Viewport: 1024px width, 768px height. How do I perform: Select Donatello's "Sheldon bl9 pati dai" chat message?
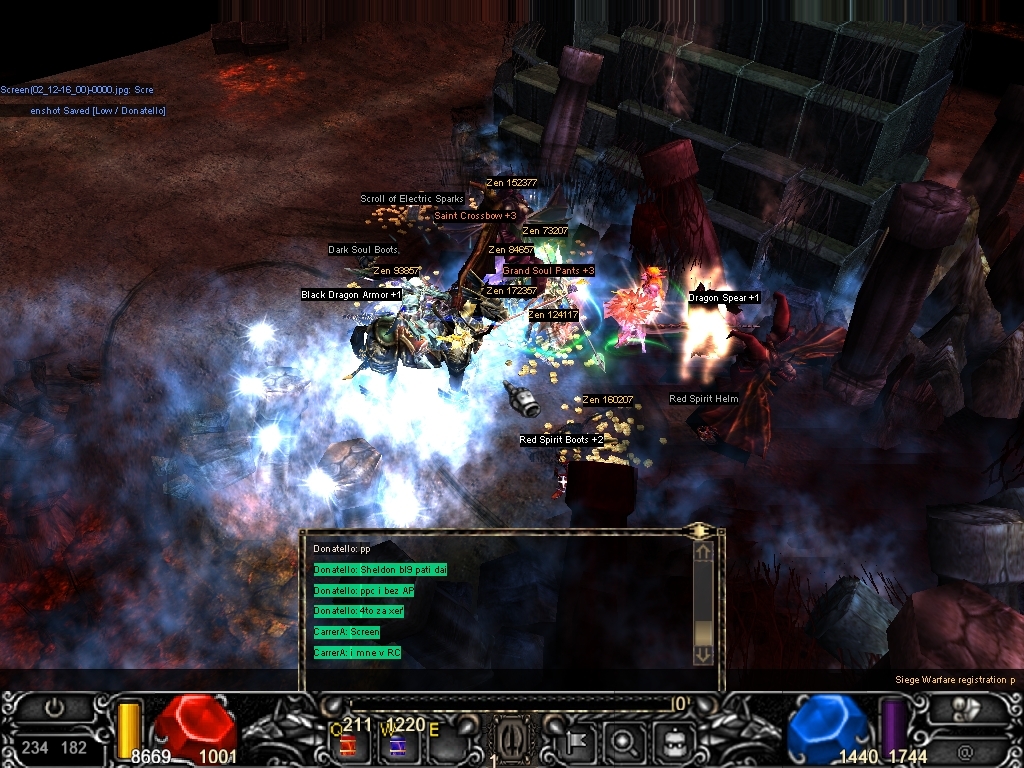pos(380,570)
